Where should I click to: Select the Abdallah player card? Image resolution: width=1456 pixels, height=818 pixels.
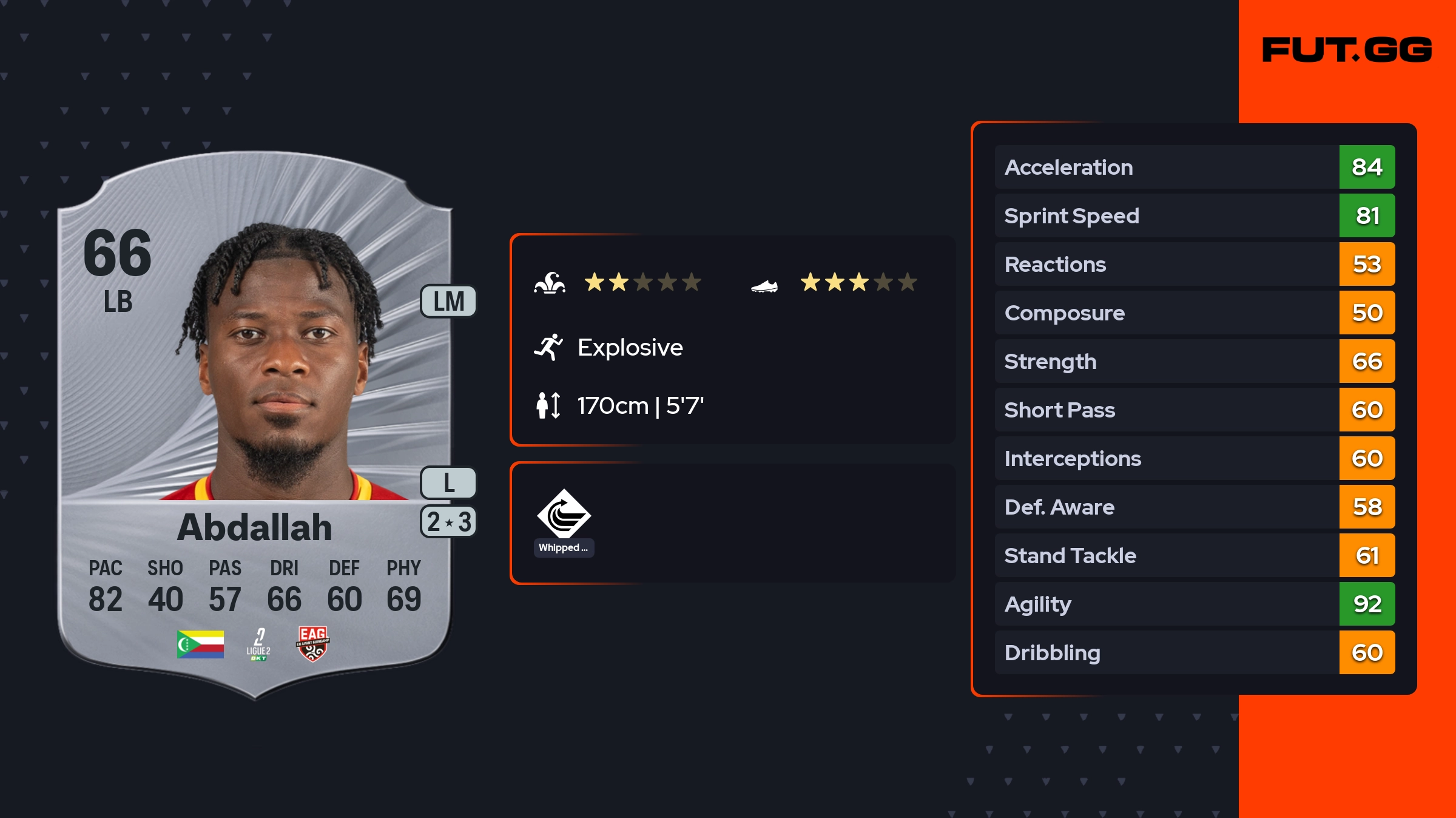coord(255,425)
